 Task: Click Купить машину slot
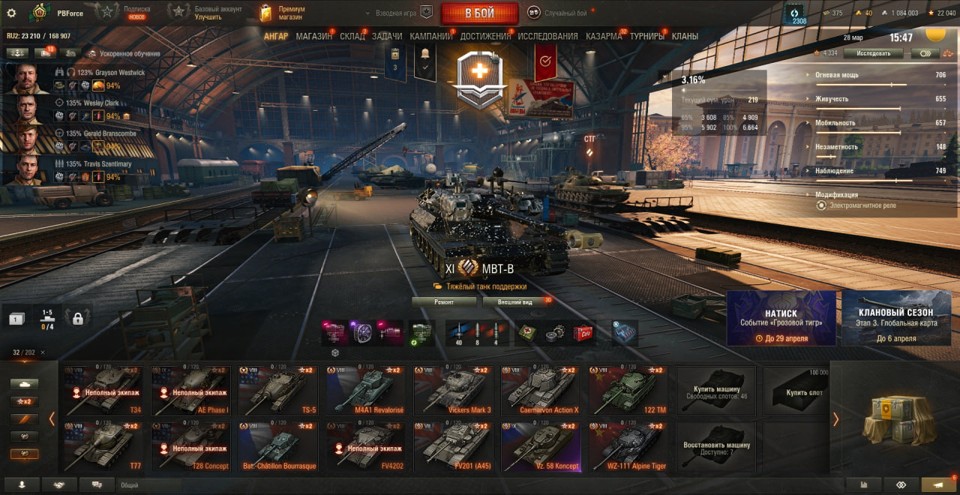pos(716,390)
